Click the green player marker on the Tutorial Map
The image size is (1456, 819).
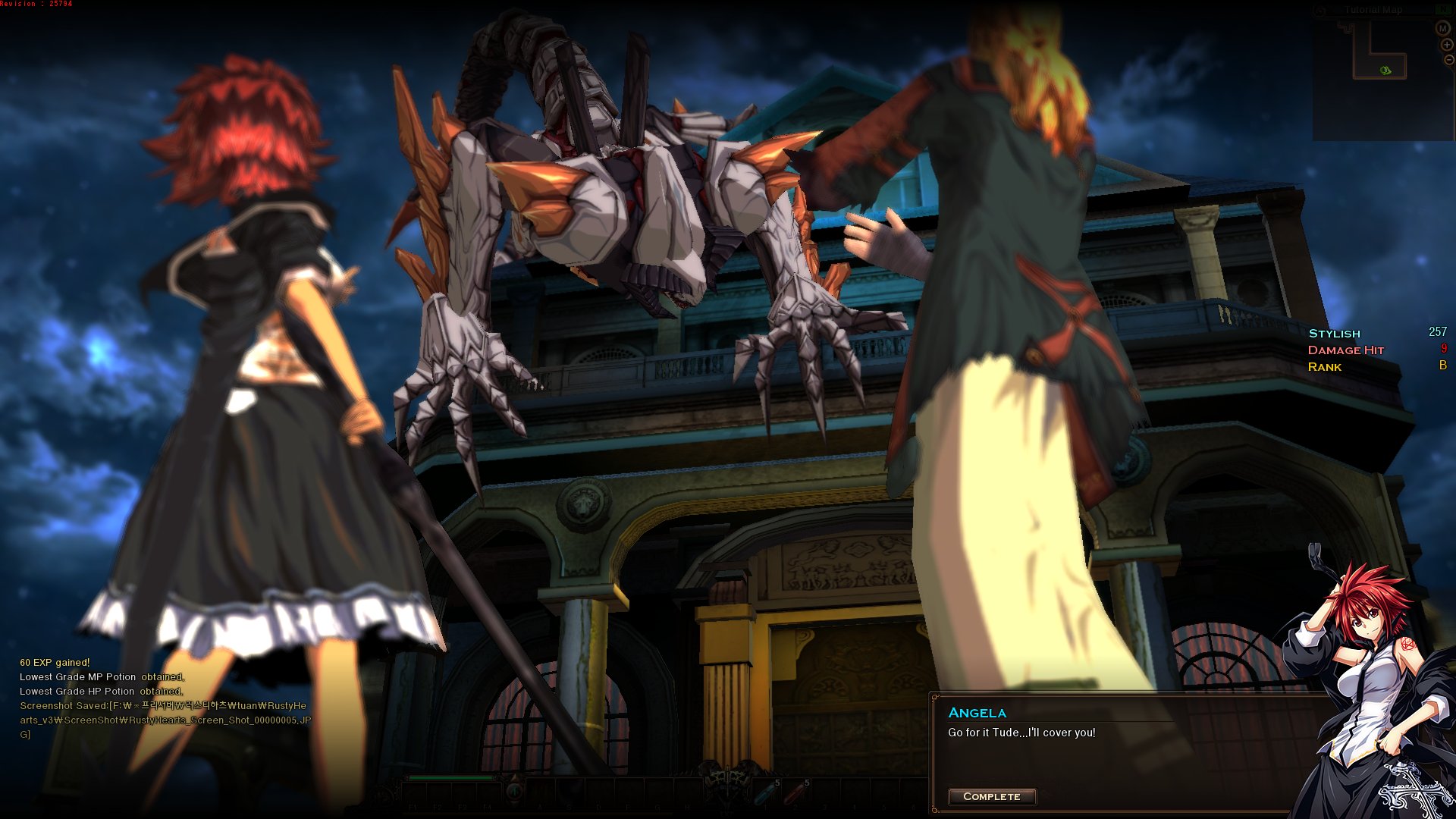coord(1385,71)
